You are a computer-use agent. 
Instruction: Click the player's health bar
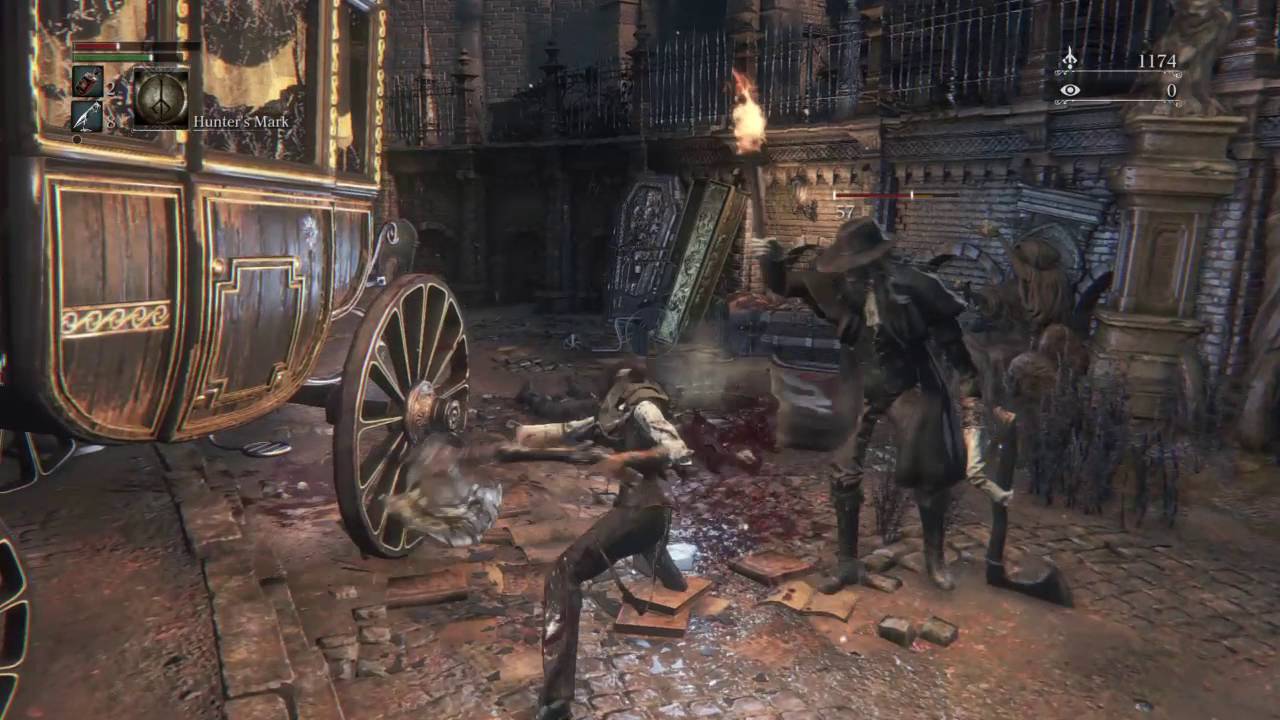pyautogui.click(x=95, y=46)
